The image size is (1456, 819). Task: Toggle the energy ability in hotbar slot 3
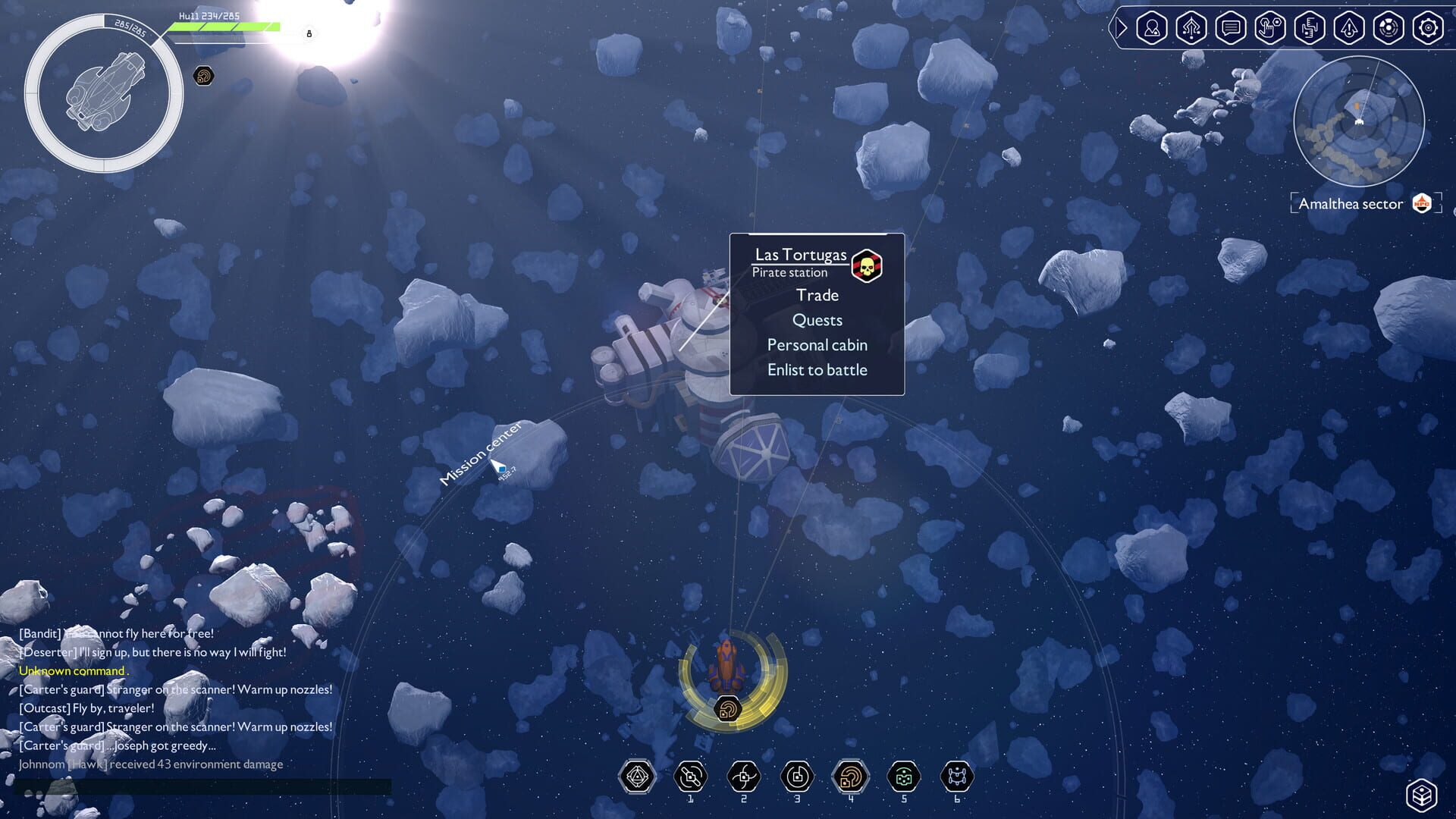coord(797,776)
